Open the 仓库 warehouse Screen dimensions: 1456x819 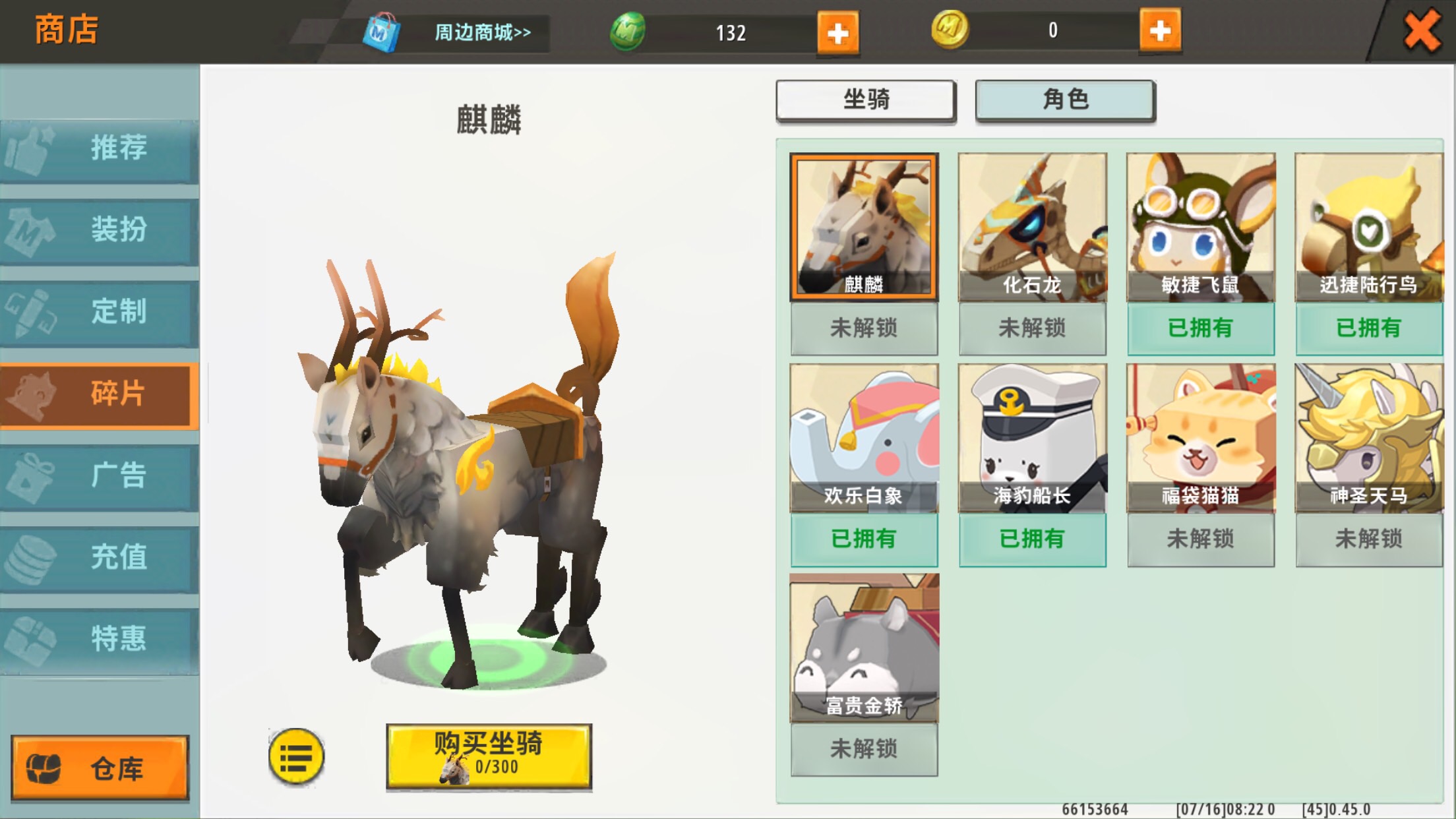point(100,768)
